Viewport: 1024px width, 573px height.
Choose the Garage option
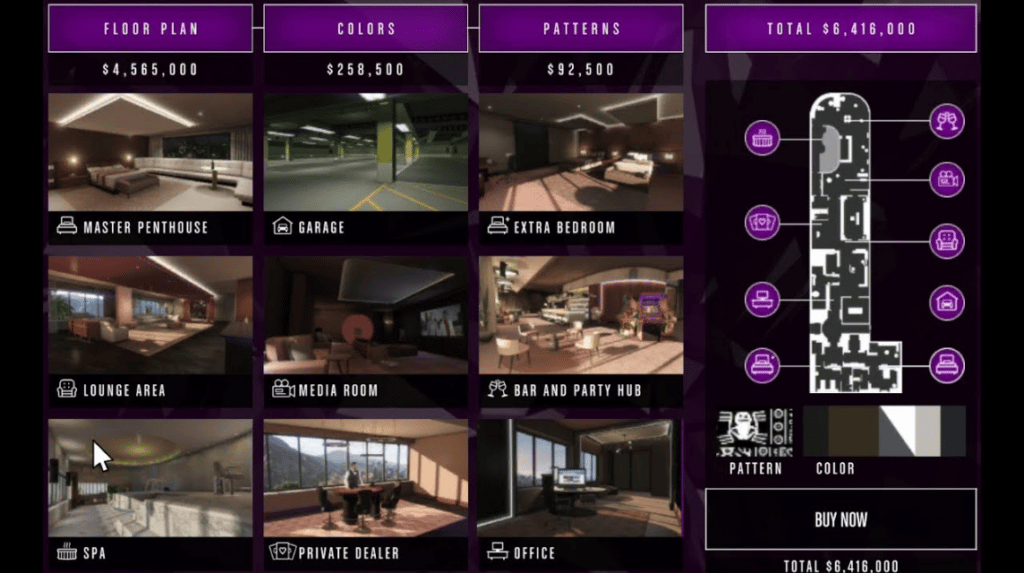366,166
